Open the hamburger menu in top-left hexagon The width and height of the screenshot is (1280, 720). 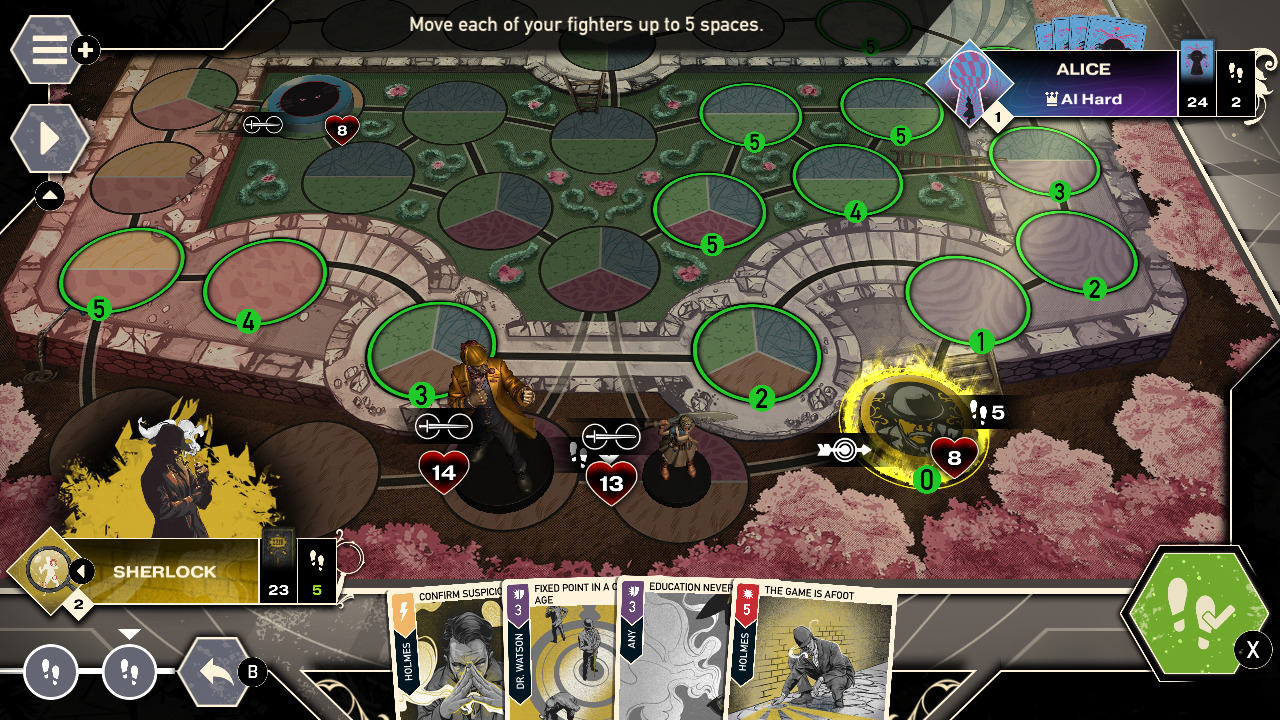pyautogui.click(x=45, y=49)
